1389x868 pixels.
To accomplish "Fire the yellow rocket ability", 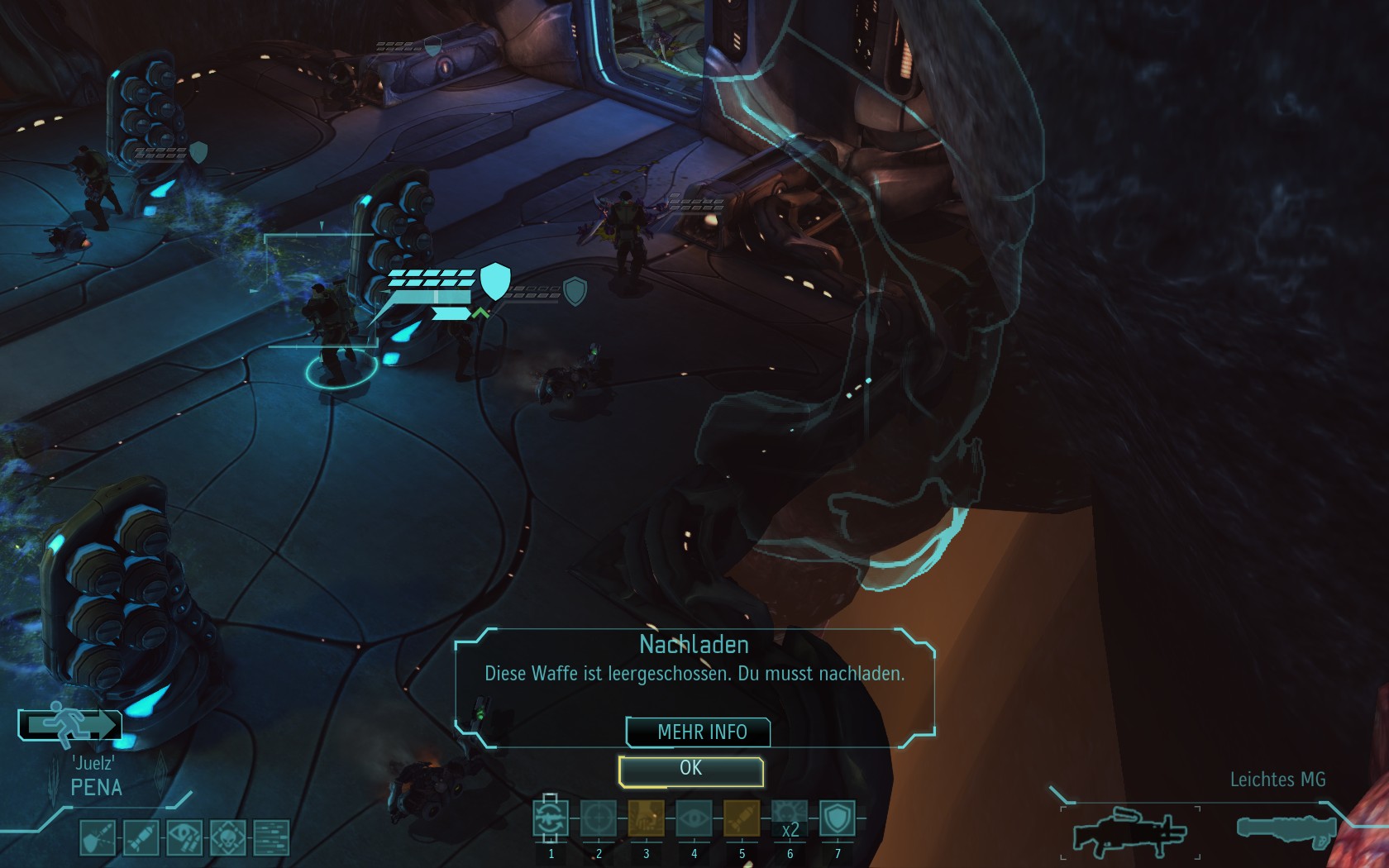I will [741, 819].
